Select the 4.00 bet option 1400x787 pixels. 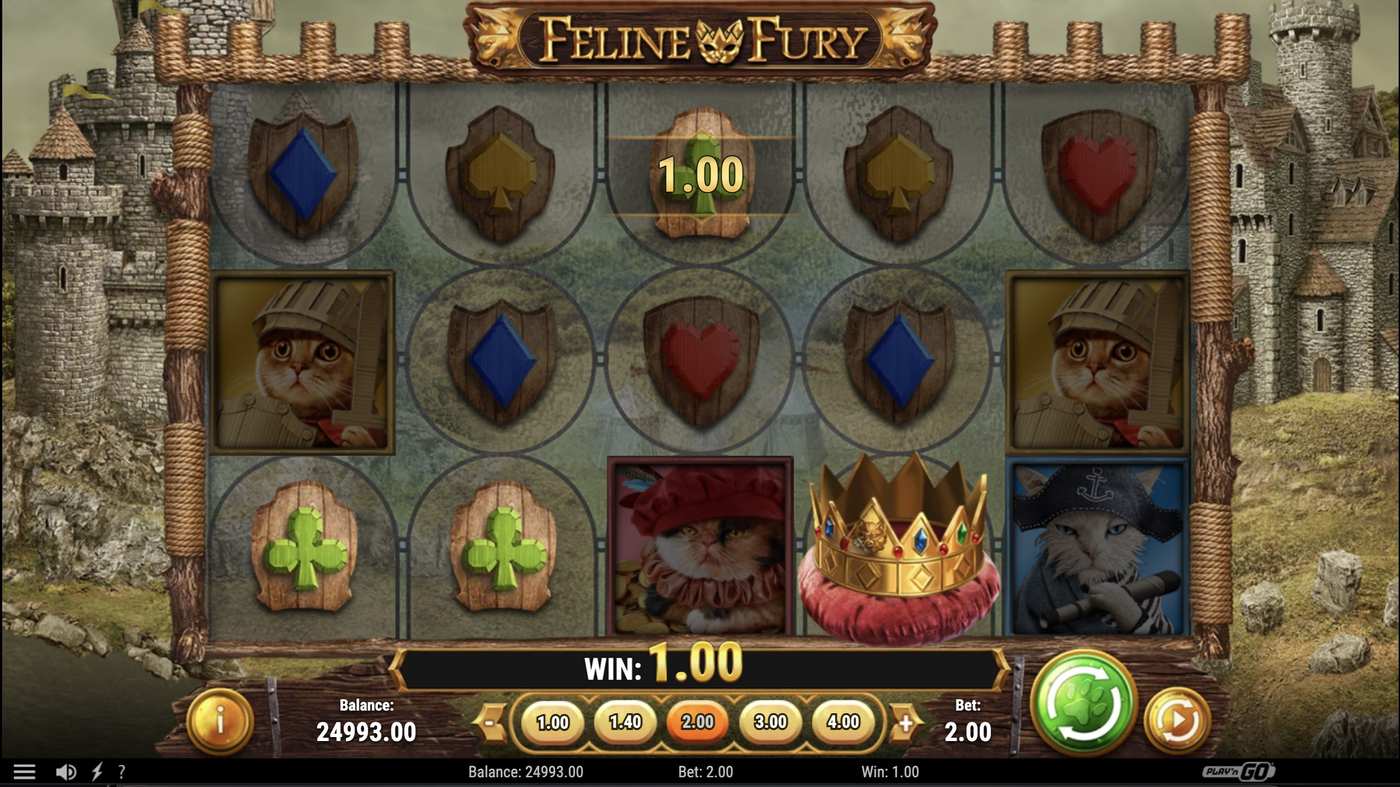[840, 721]
